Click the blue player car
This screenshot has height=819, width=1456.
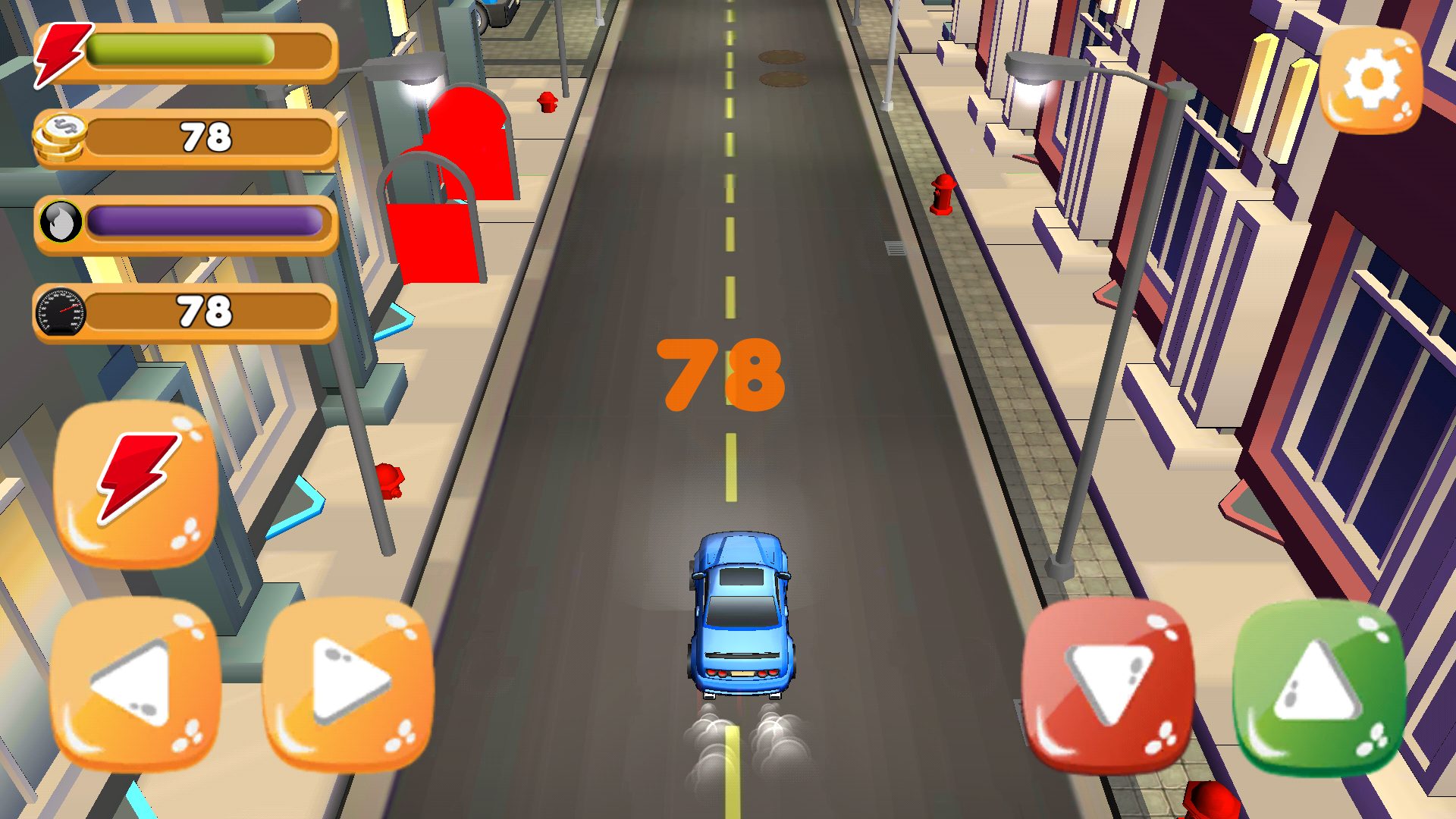[x=739, y=614]
